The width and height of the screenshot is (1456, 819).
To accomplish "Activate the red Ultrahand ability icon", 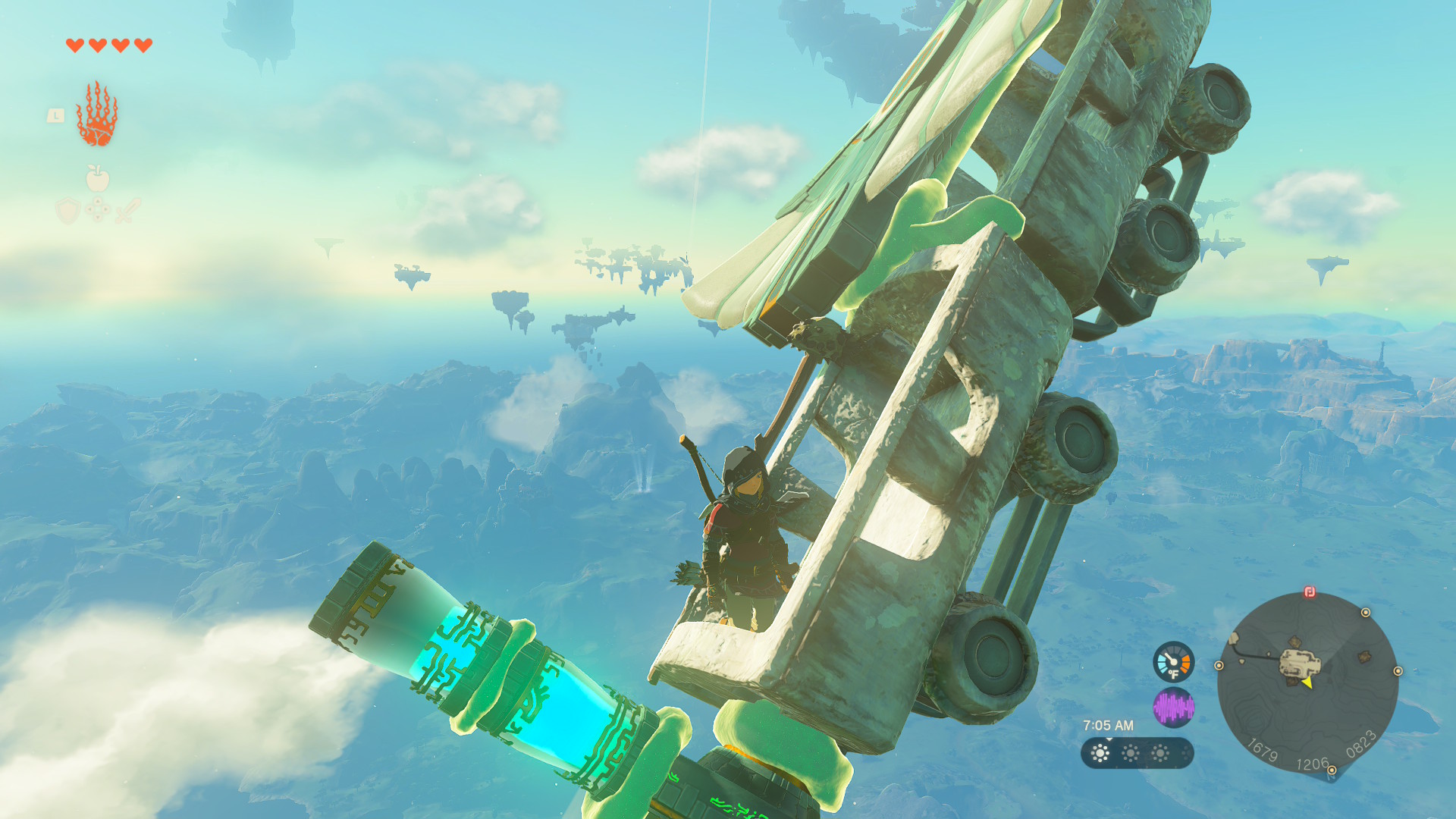I will point(97,115).
